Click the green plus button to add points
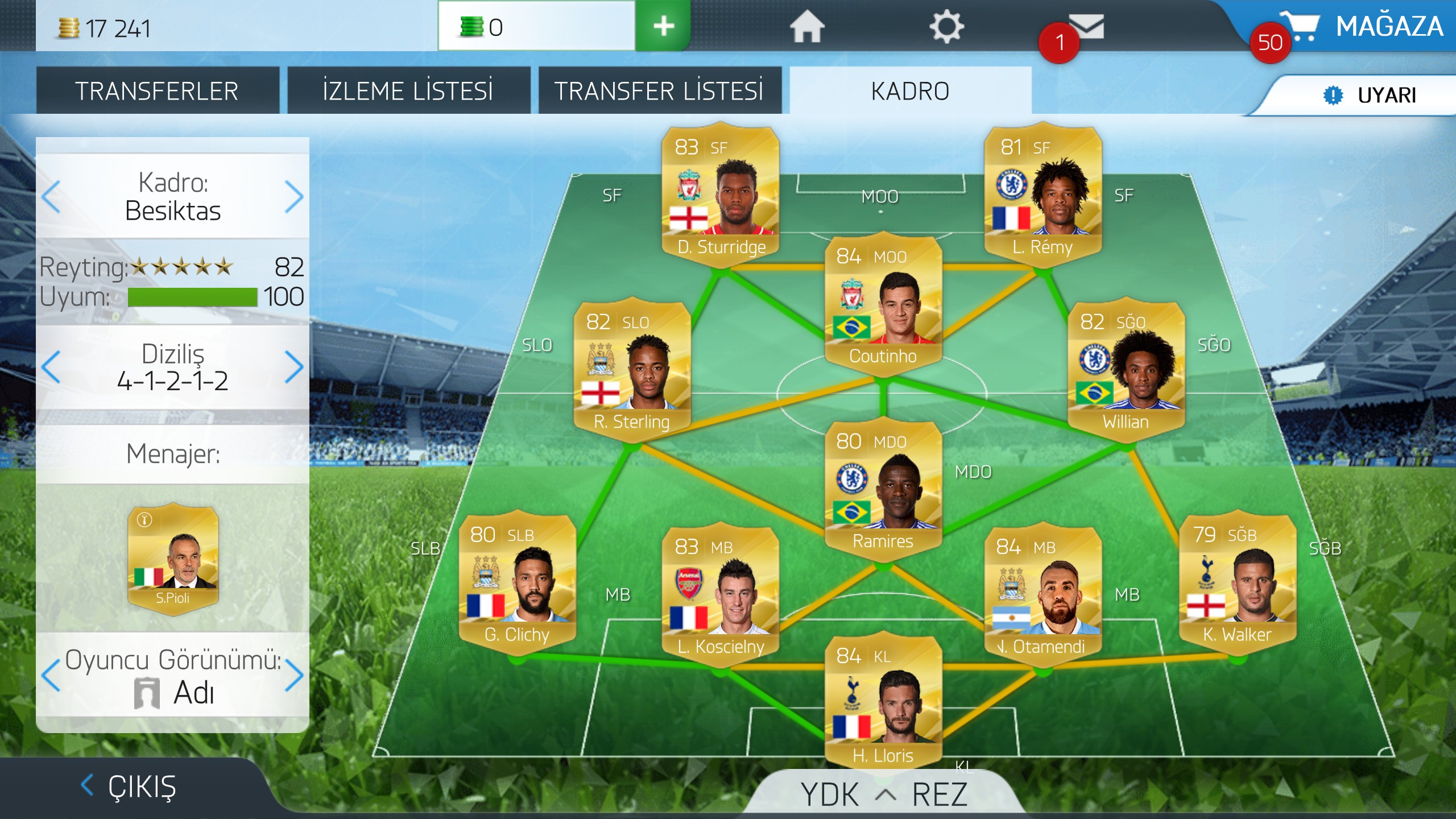This screenshot has width=1456, height=819. pos(663,26)
